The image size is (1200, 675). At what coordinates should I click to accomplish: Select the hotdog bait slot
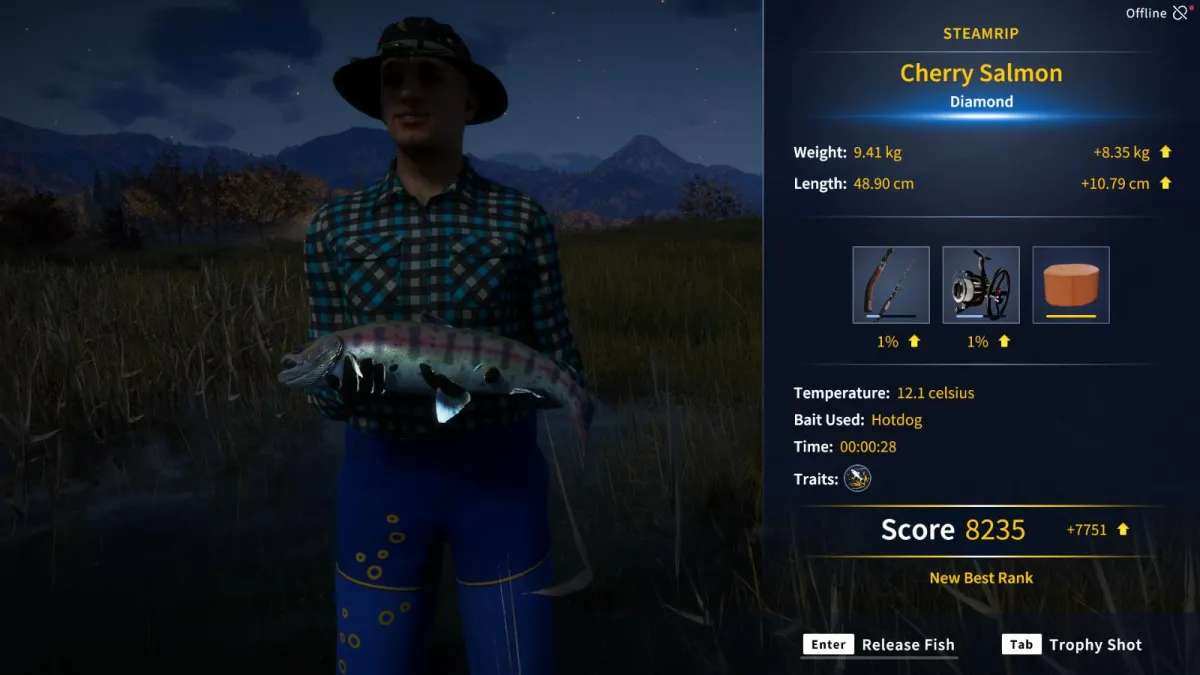1071,285
